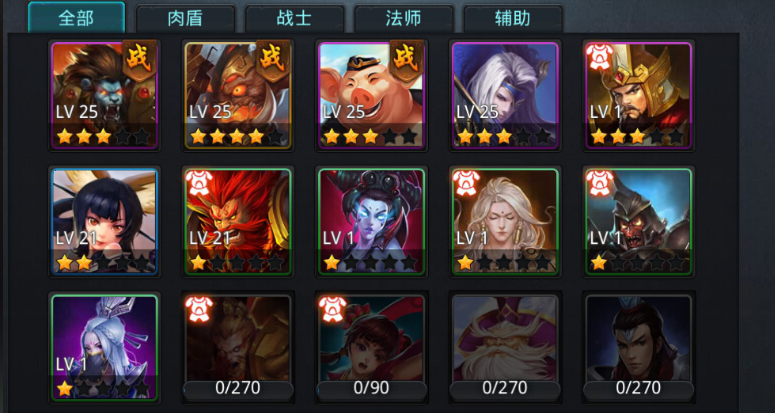Viewport: 775px width, 413px height.
Task: Open the dark horned-helmet warrior hero
Action: click(638, 221)
